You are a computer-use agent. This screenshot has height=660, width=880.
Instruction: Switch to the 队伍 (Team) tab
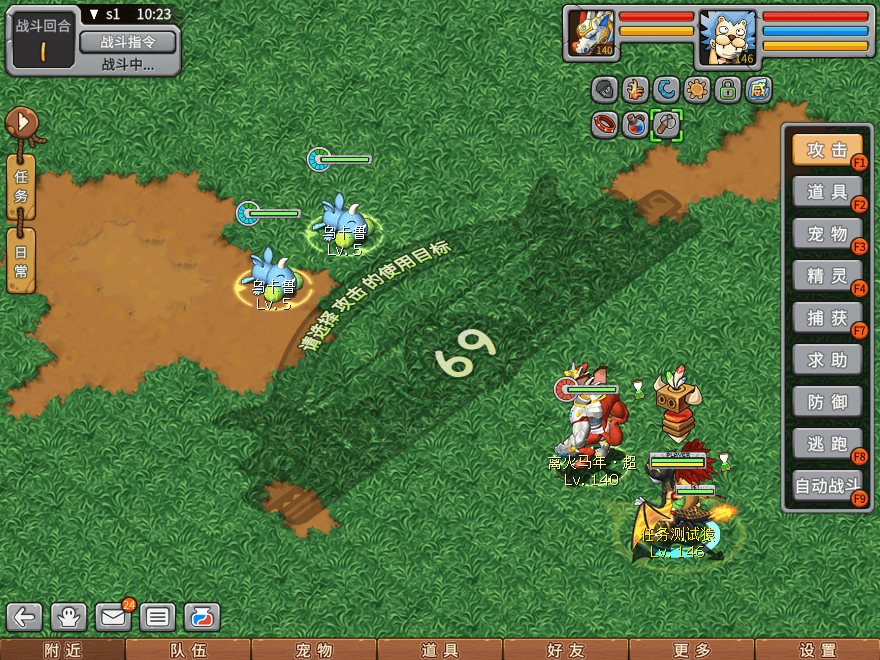(x=188, y=650)
